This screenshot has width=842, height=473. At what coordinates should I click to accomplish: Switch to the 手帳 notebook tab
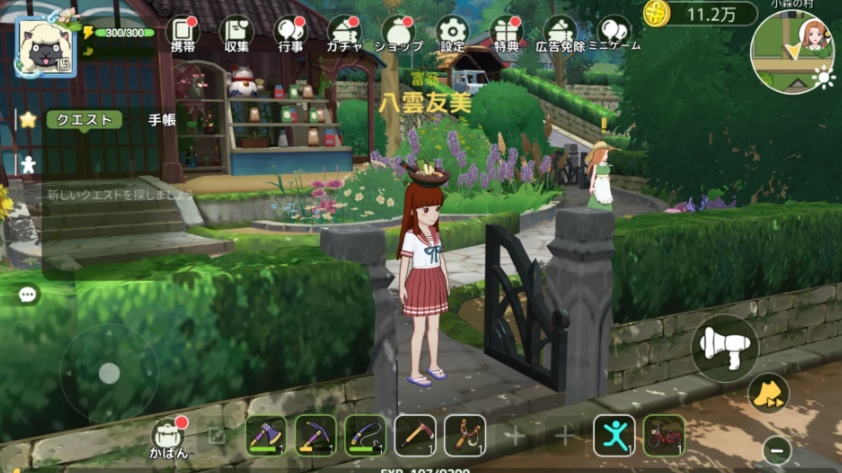162,119
